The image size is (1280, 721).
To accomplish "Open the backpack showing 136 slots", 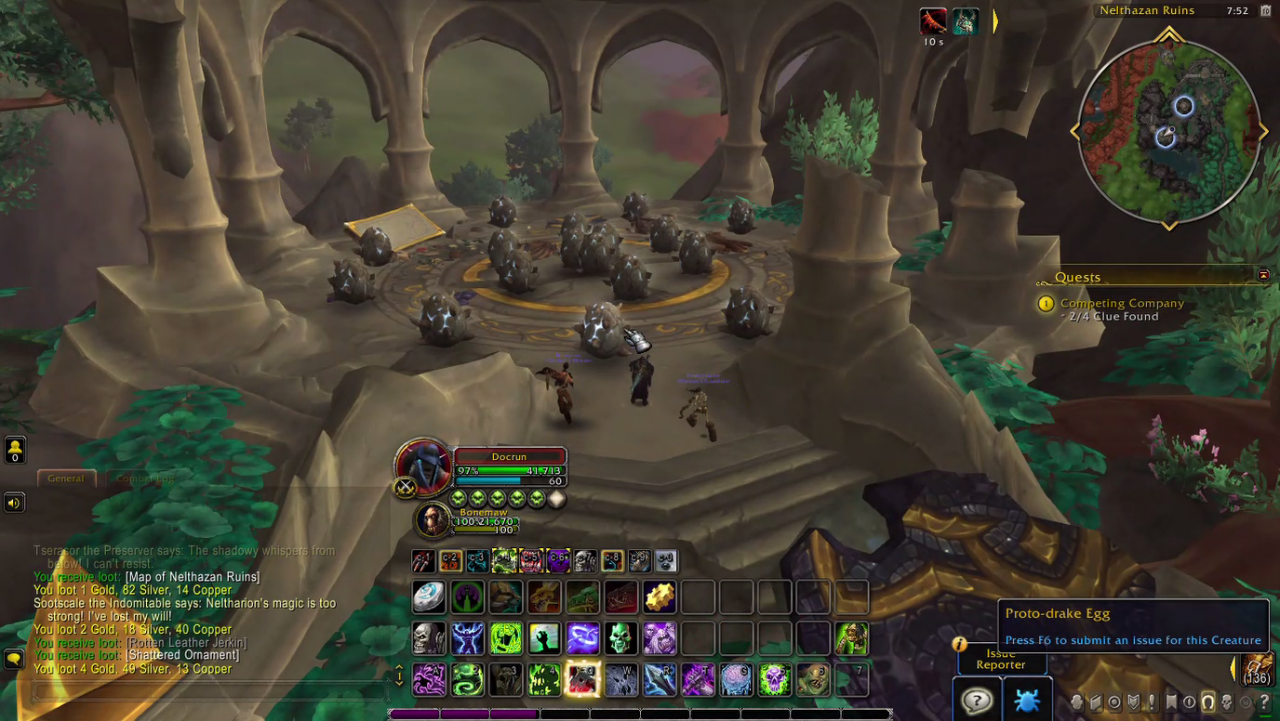I will click(x=1257, y=669).
